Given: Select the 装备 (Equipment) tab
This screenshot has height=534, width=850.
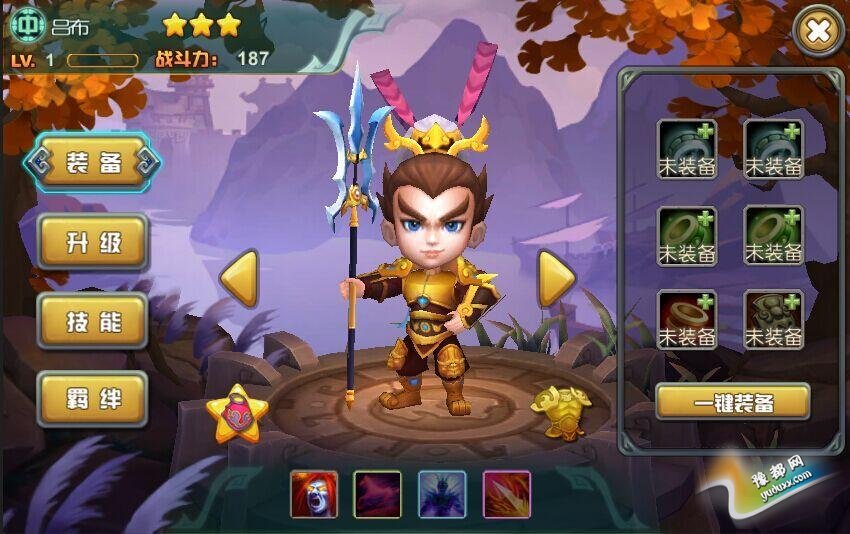Looking at the screenshot, I should [x=93, y=162].
